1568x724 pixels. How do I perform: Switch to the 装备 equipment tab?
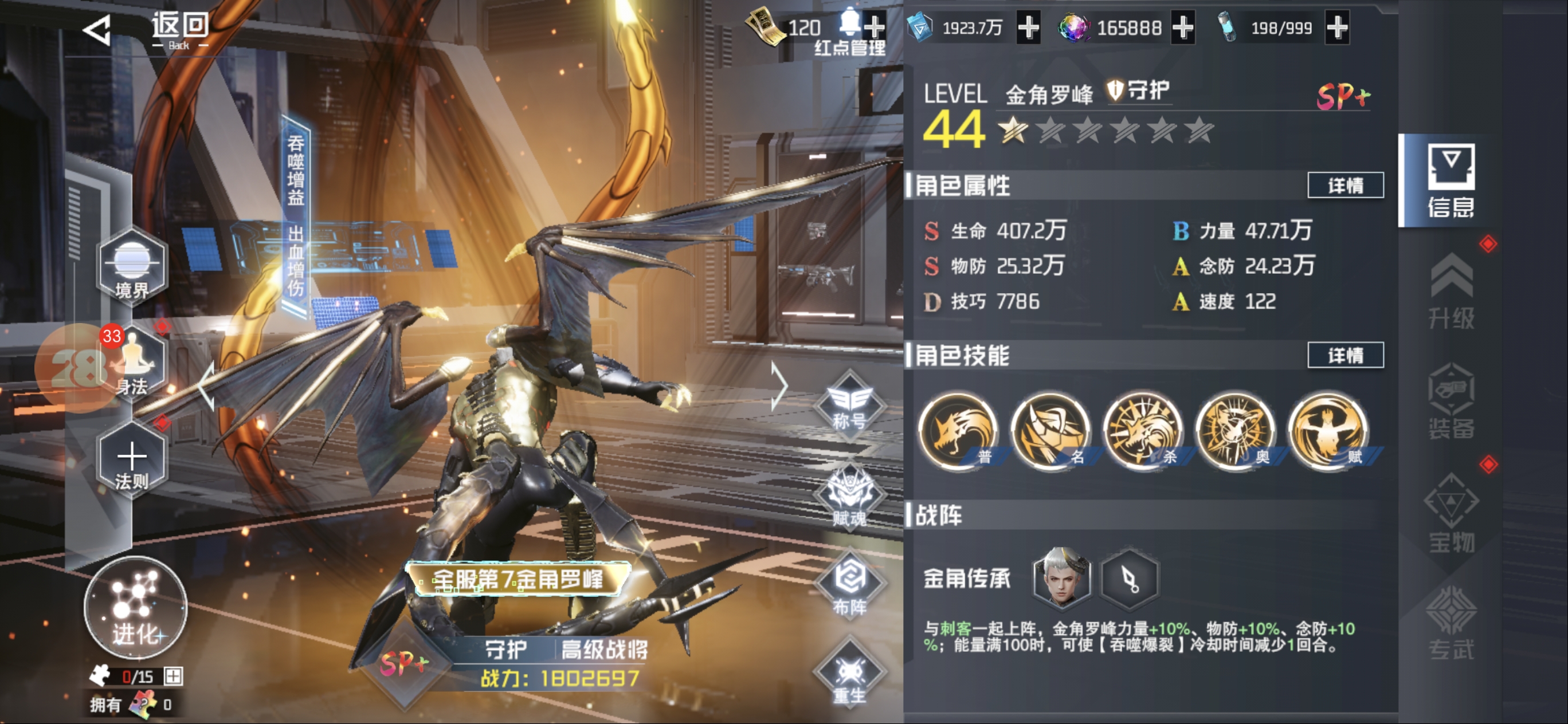point(1451,402)
